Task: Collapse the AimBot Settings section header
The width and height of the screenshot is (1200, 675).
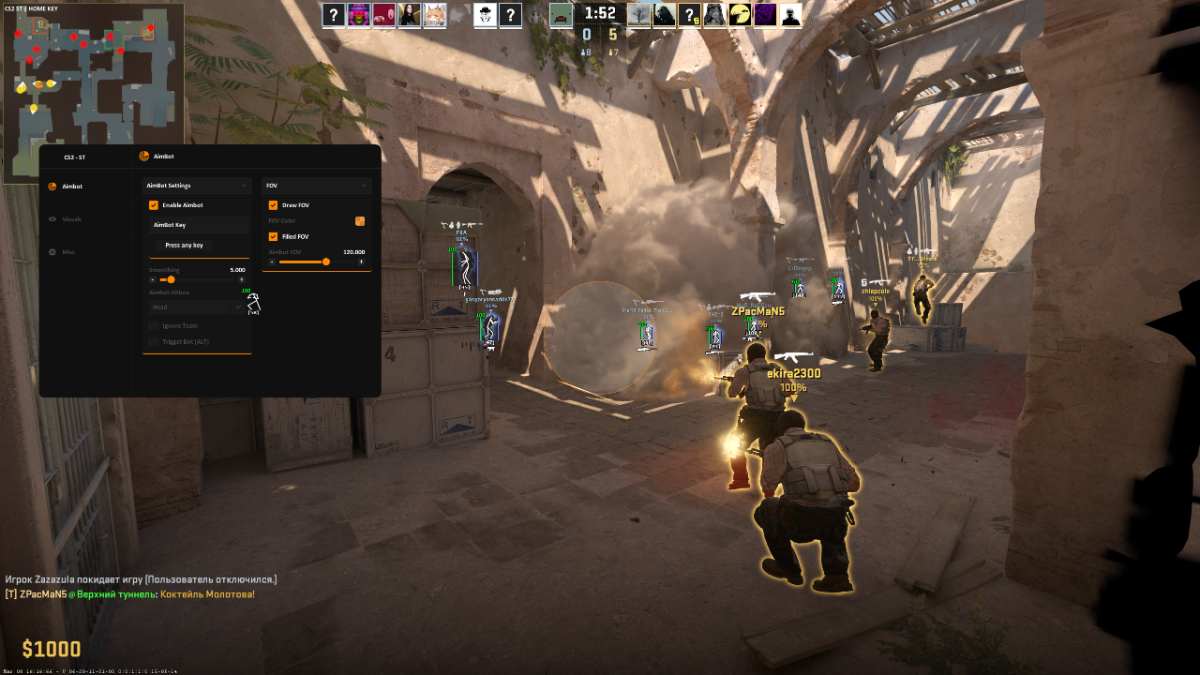Action: (197, 185)
